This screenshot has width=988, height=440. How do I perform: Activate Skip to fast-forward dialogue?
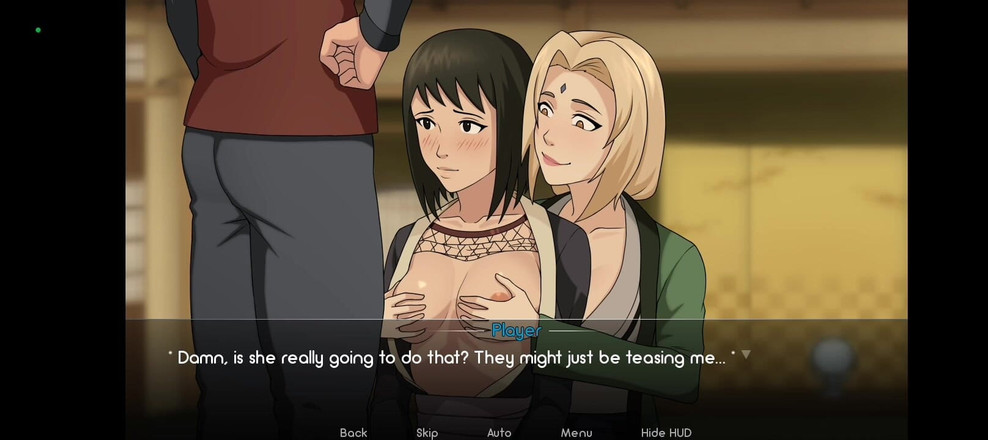427,432
